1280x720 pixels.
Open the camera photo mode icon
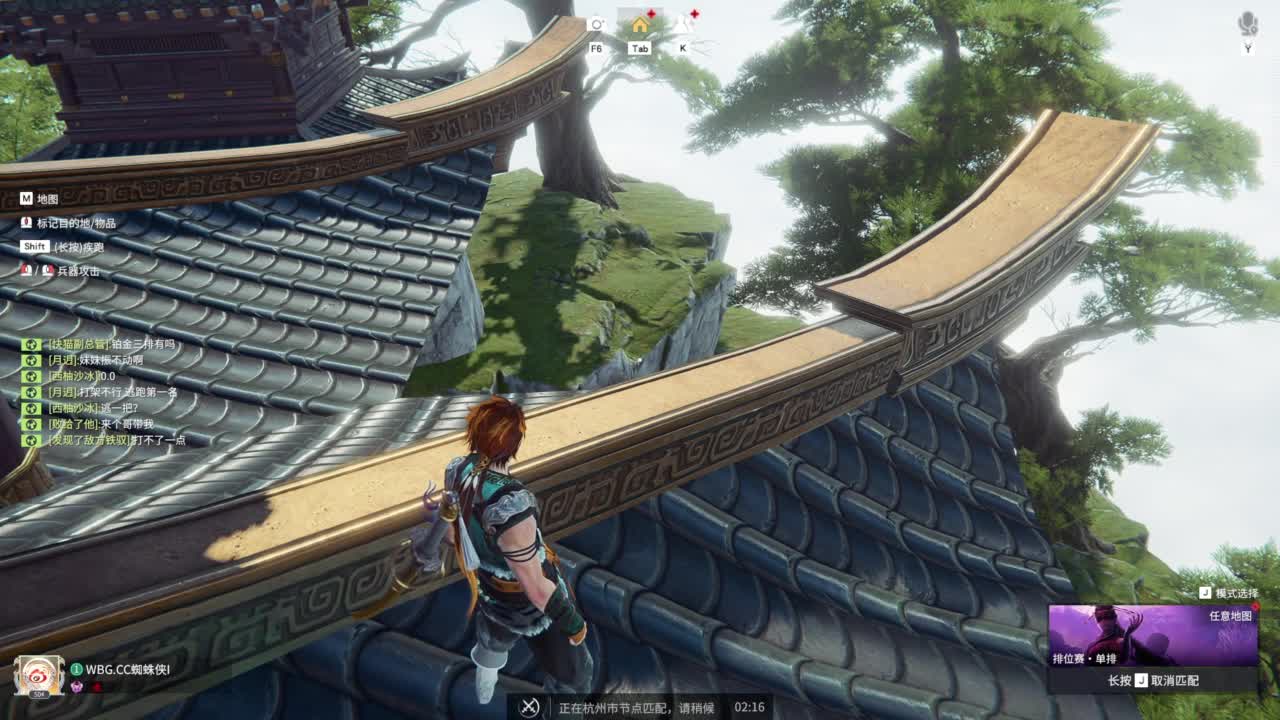(597, 24)
